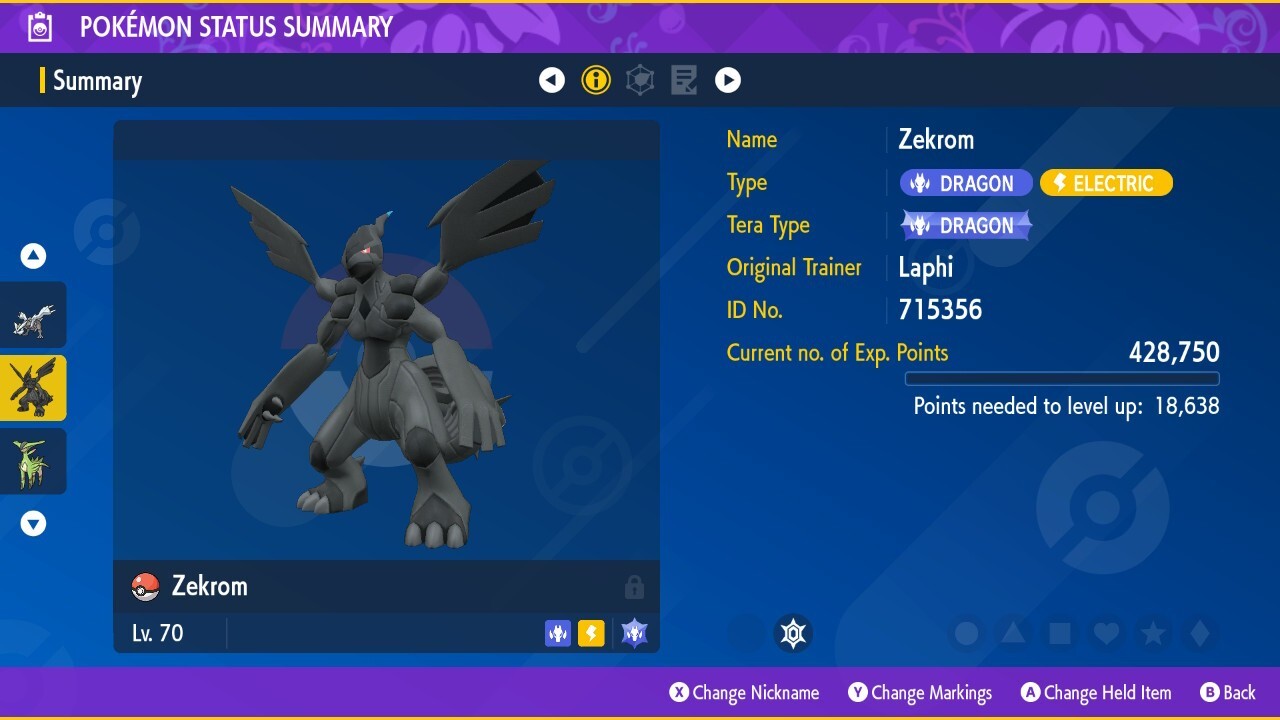
Task: Click the camera icon in the header
Action: [39, 27]
